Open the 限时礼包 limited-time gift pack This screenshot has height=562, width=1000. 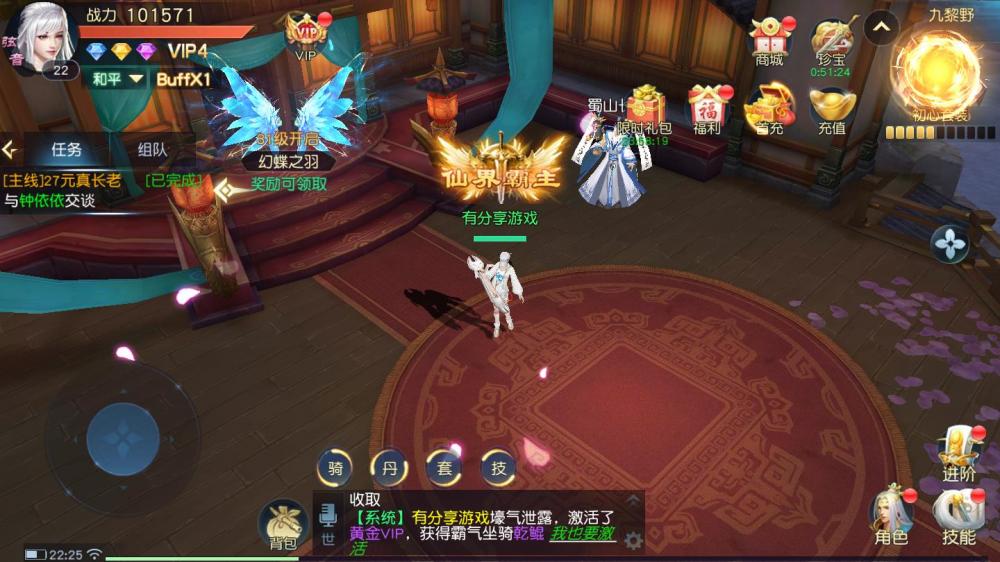click(645, 110)
